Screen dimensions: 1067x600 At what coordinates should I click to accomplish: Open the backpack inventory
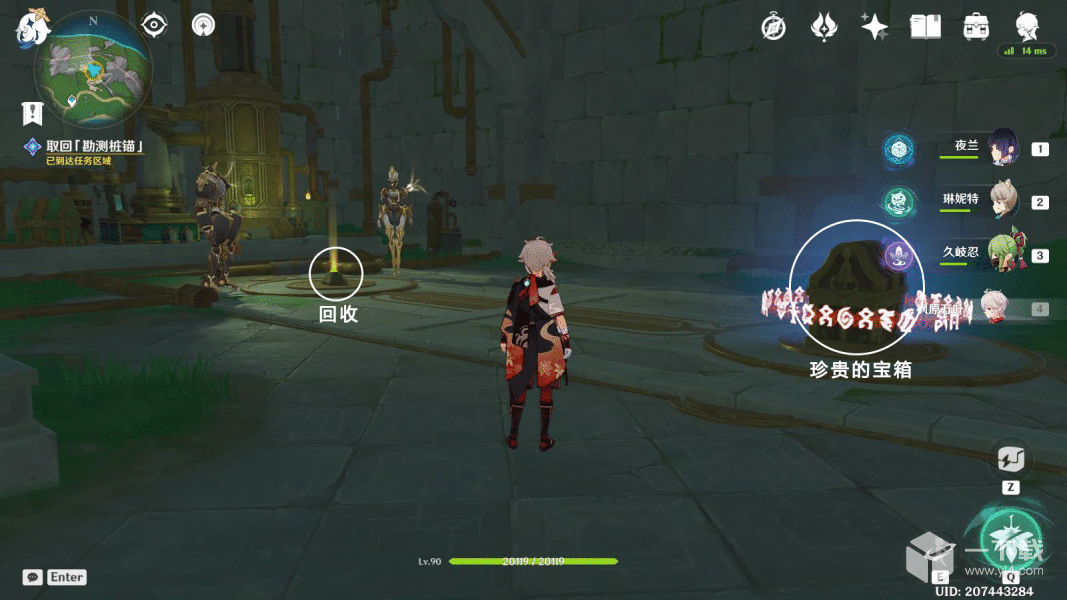977,27
